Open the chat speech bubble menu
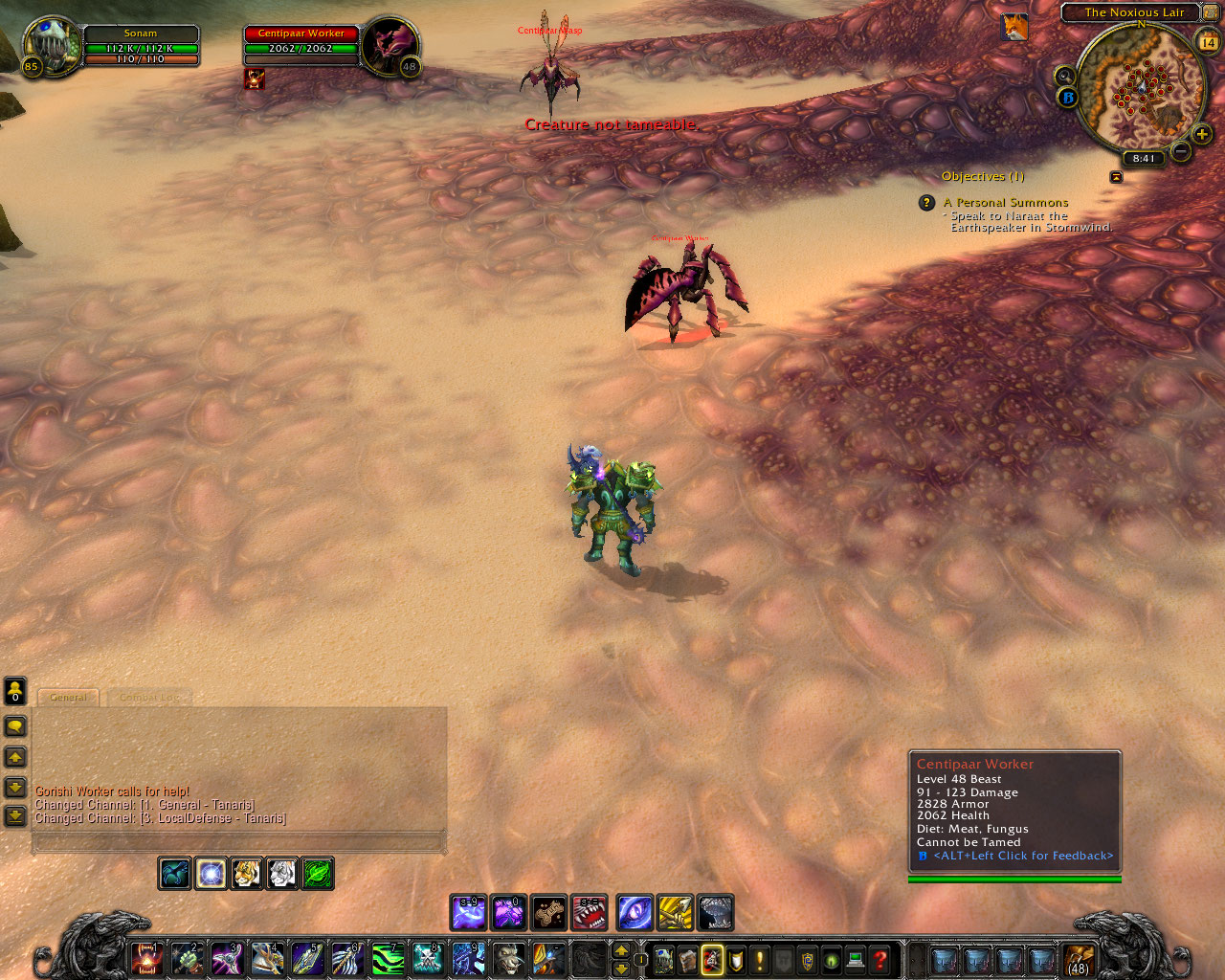 click(x=15, y=726)
